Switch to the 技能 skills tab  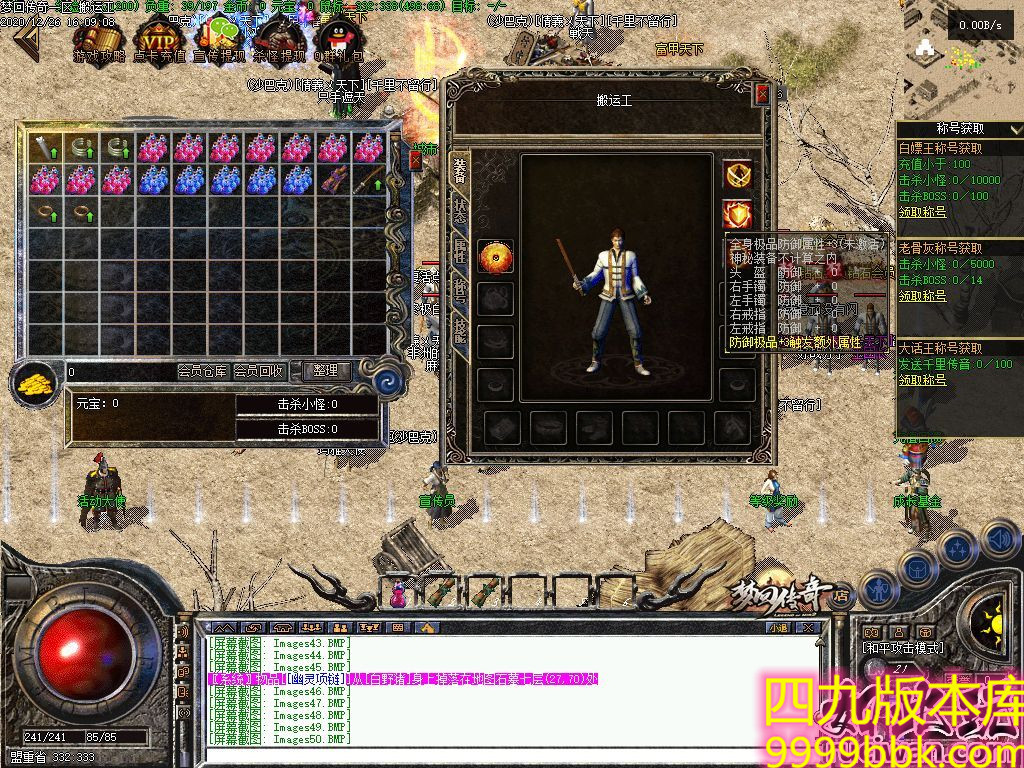(x=460, y=331)
